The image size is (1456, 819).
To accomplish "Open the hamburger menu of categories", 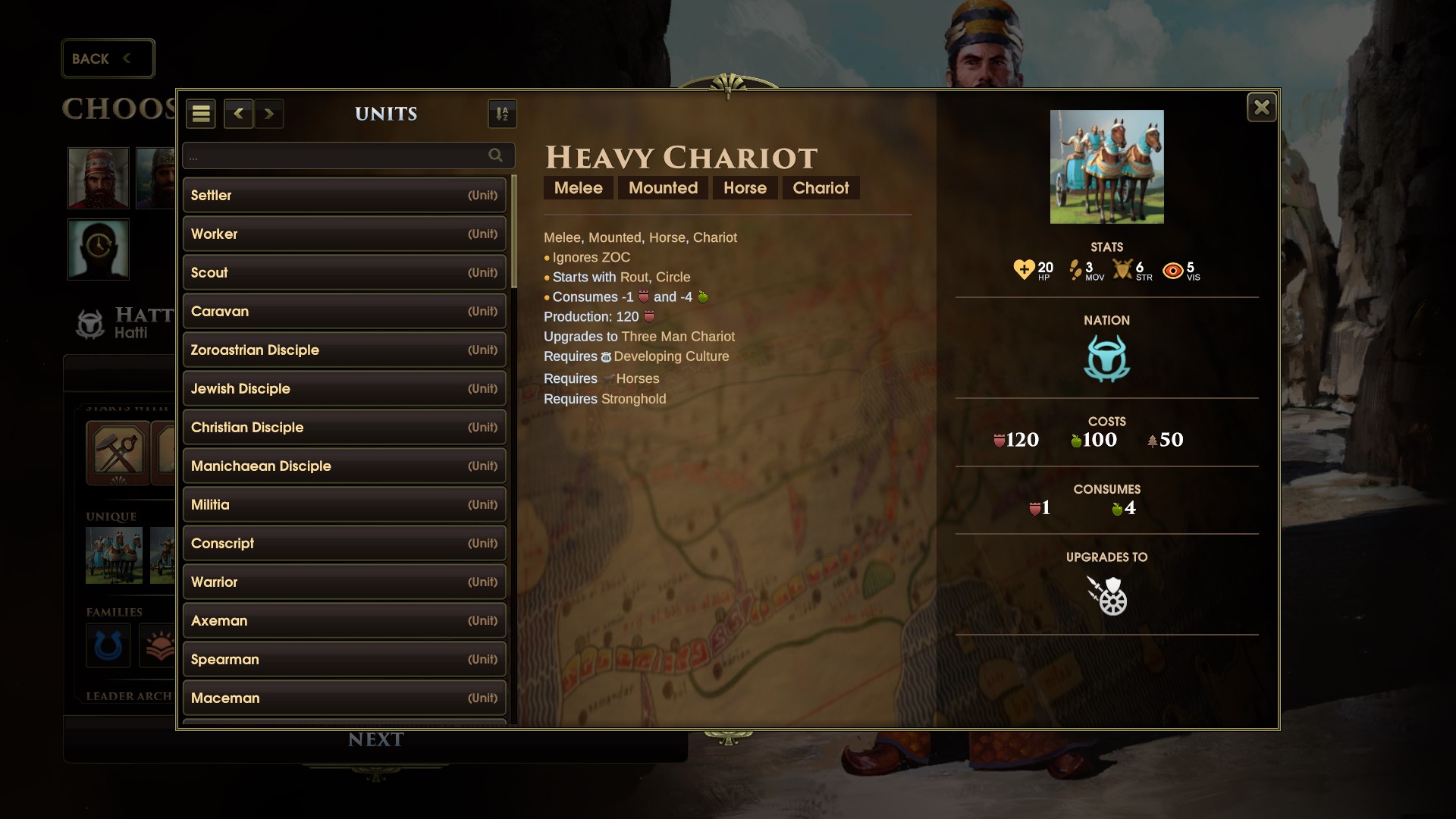I will 201,114.
